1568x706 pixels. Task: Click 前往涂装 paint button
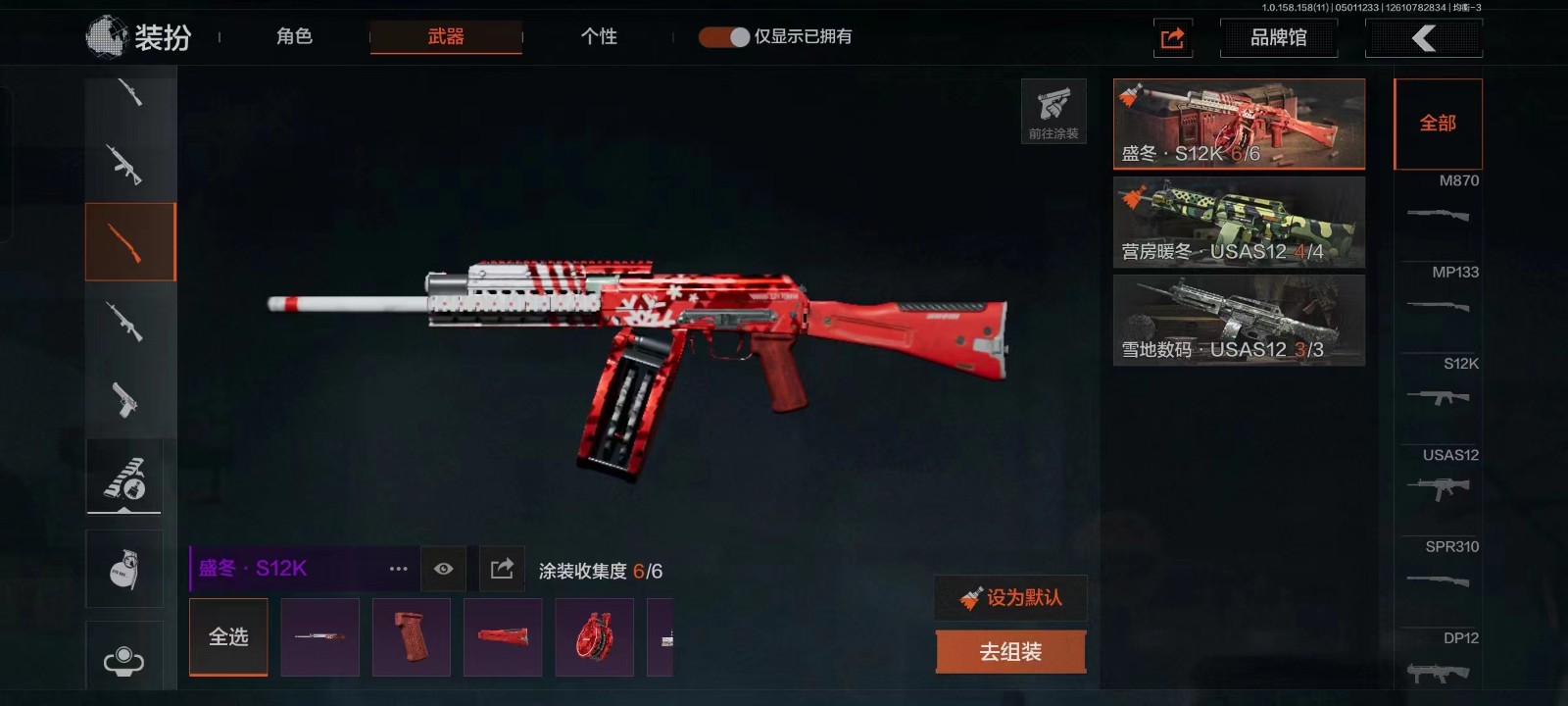coord(1053,112)
